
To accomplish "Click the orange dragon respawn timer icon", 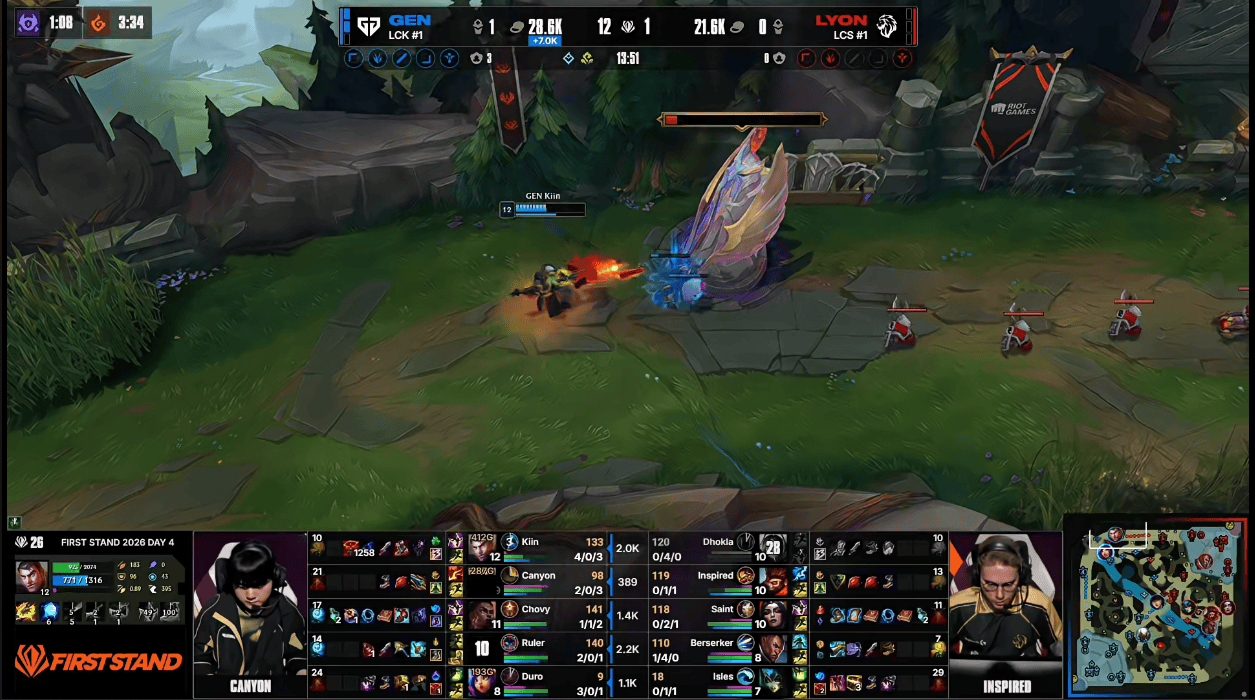I will pyautogui.click(x=99, y=22).
